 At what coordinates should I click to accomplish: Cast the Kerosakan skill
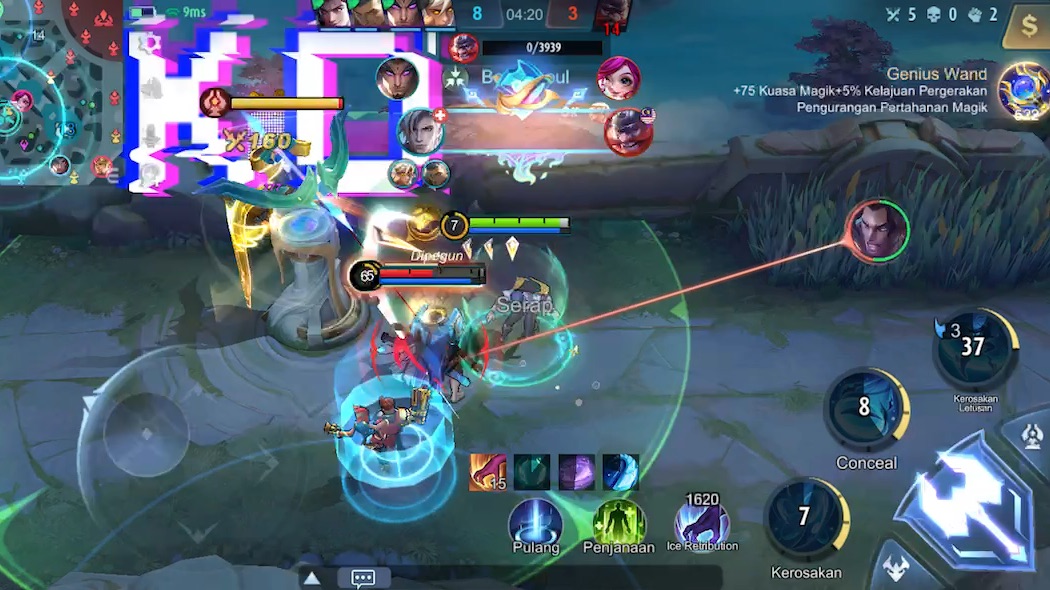click(x=805, y=517)
